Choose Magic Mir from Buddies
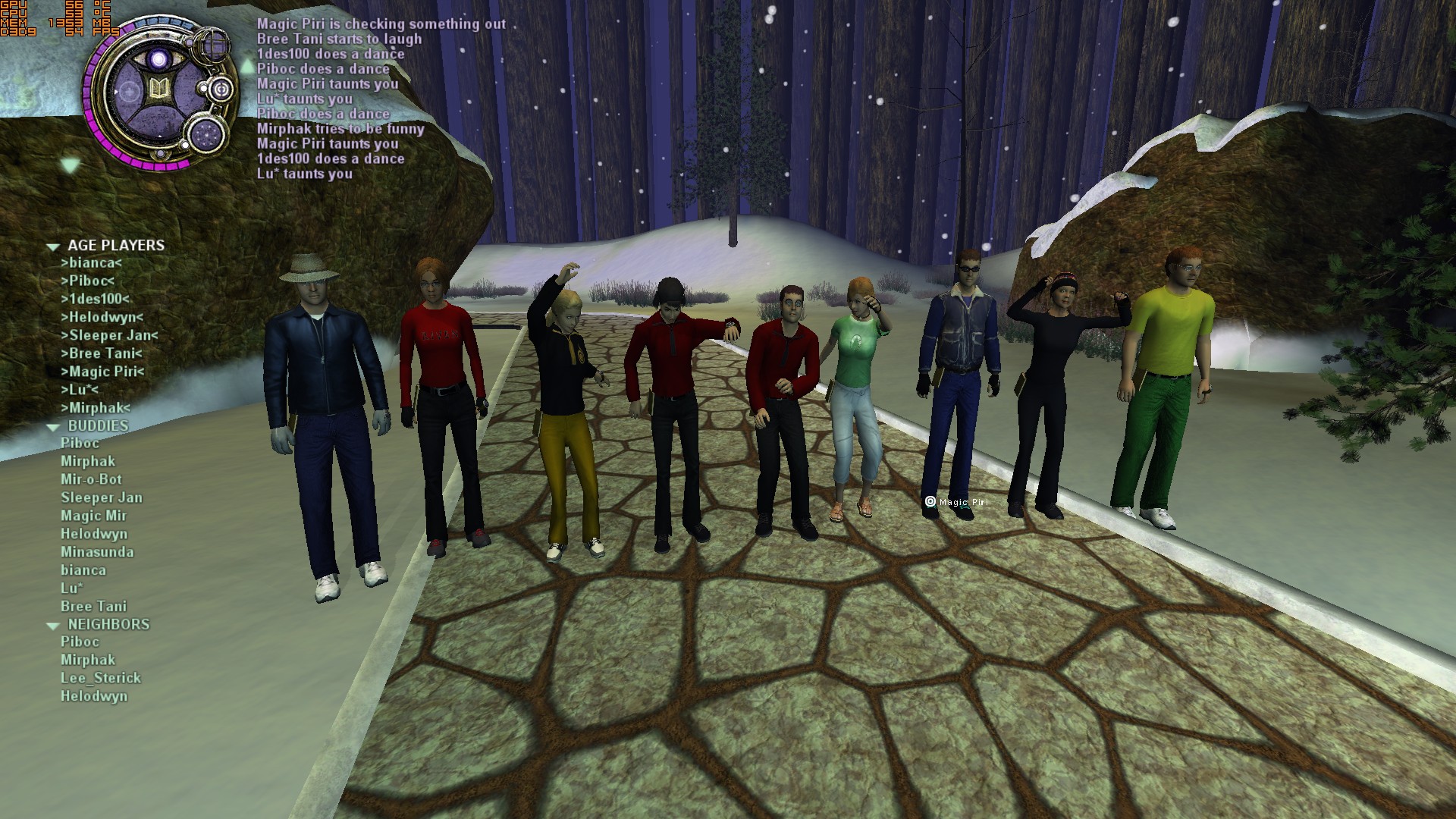The height and width of the screenshot is (819, 1456). pyautogui.click(x=93, y=516)
